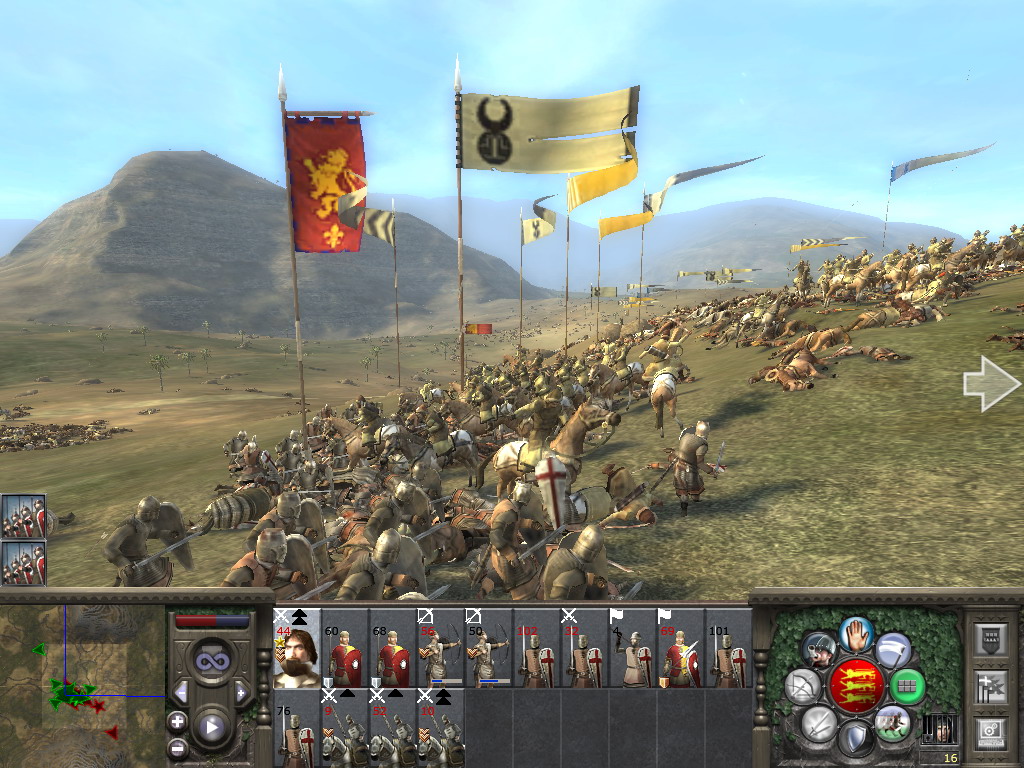Select the general's bearded portrait unit card
Image resolution: width=1024 pixels, height=768 pixels.
297,648
